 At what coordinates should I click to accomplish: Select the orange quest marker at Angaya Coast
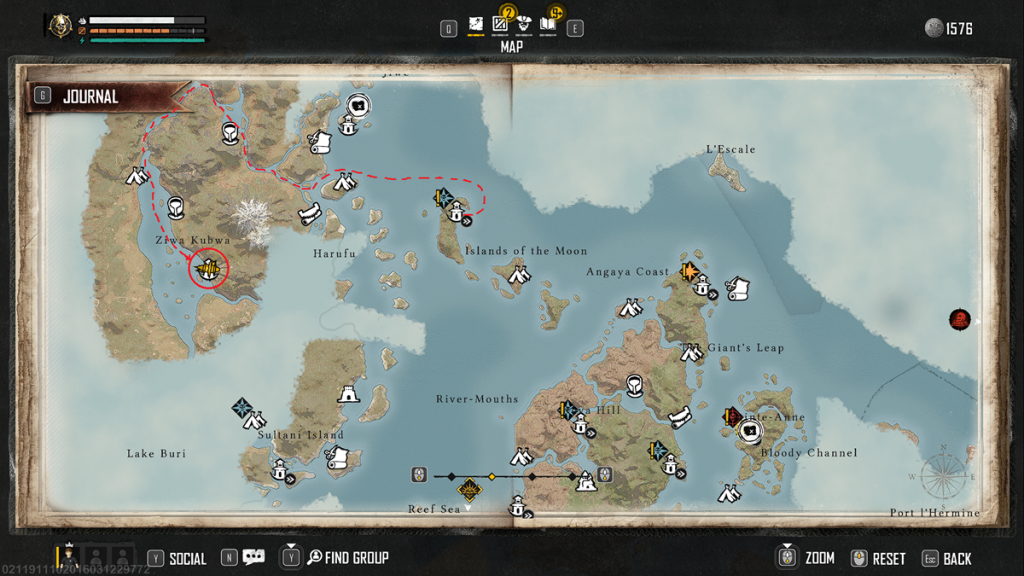click(688, 271)
